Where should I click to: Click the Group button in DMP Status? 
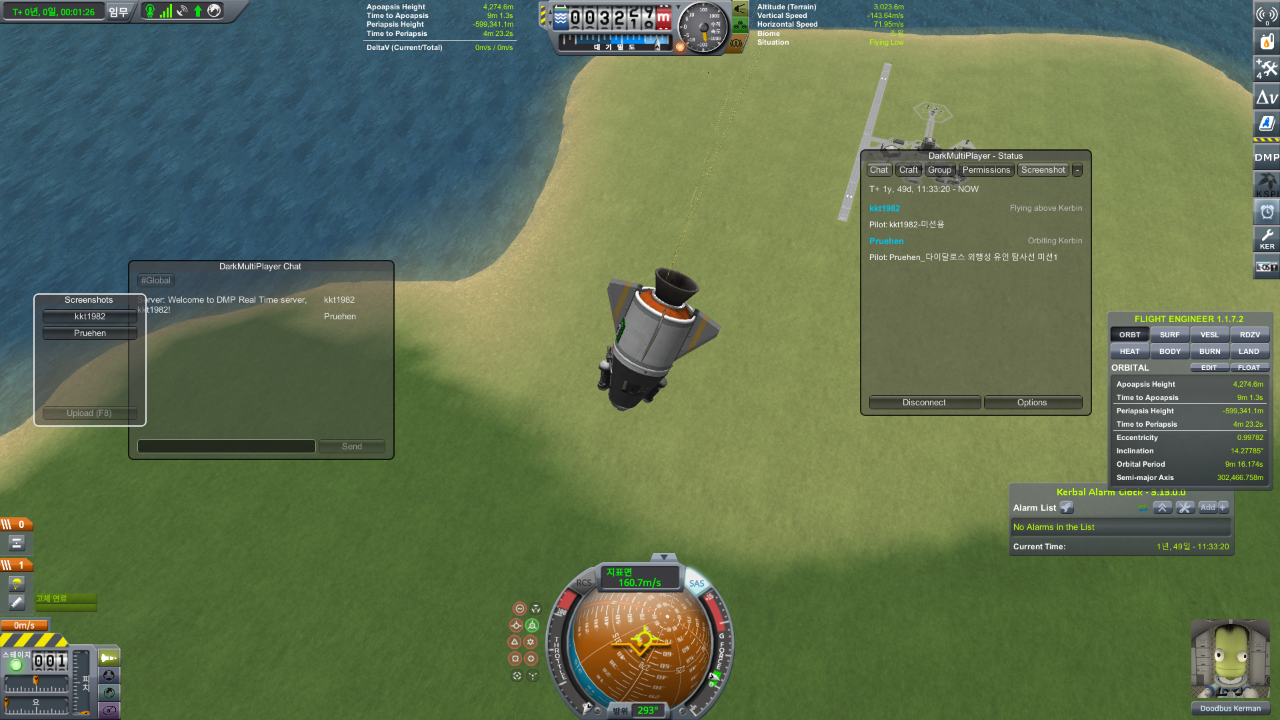point(939,170)
